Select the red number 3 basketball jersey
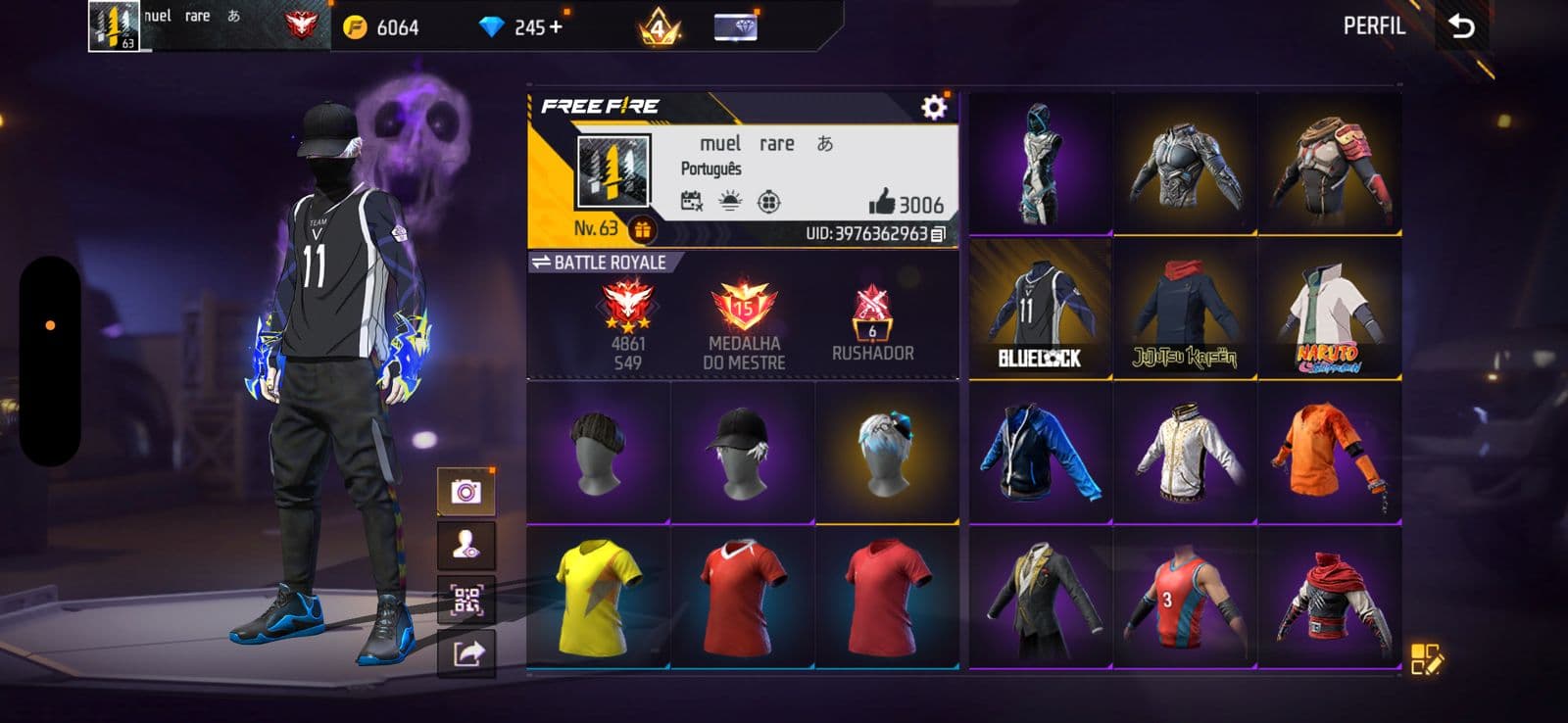The height and width of the screenshot is (723, 1568). (x=1185, y=599)
